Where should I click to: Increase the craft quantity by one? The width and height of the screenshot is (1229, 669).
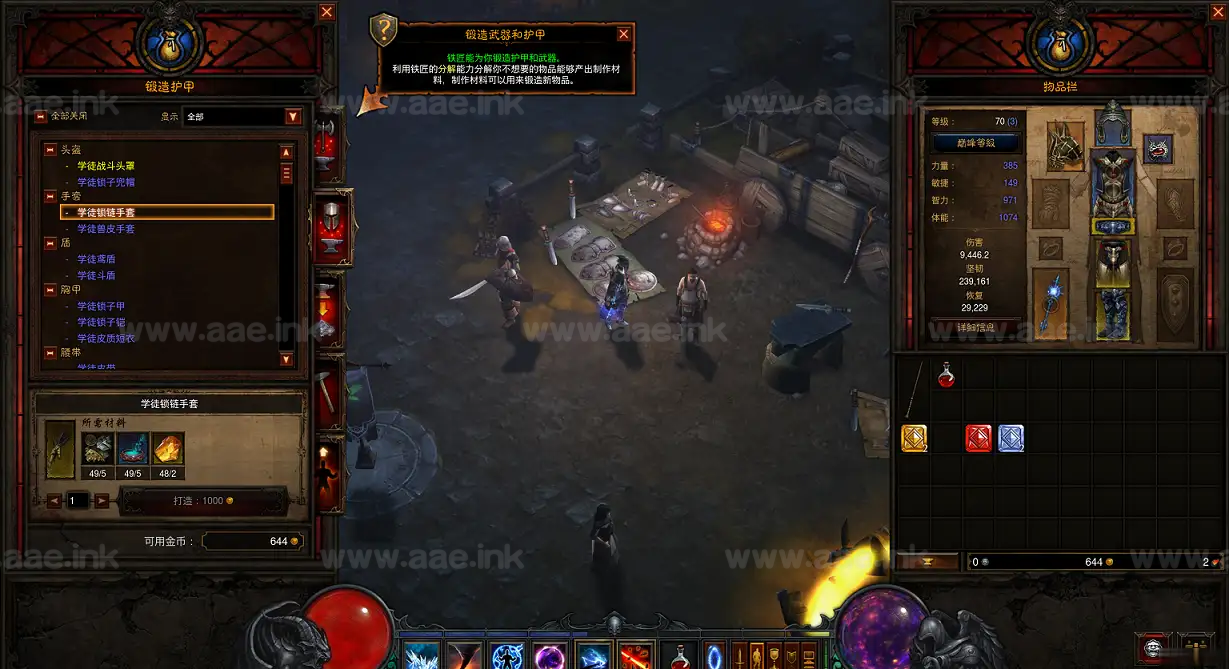[x=102, y=500]
